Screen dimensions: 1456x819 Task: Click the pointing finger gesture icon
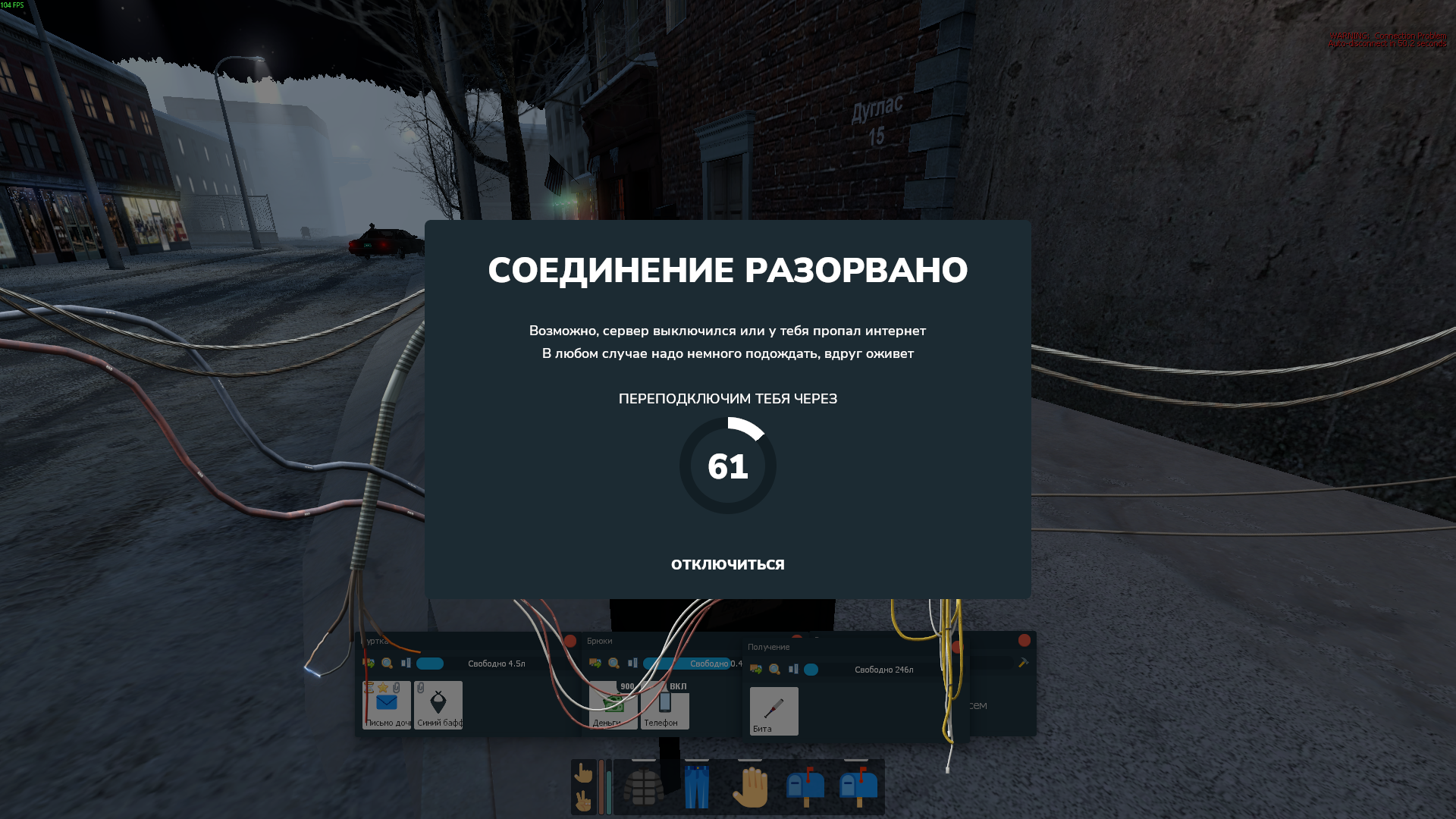click(583, 773)
